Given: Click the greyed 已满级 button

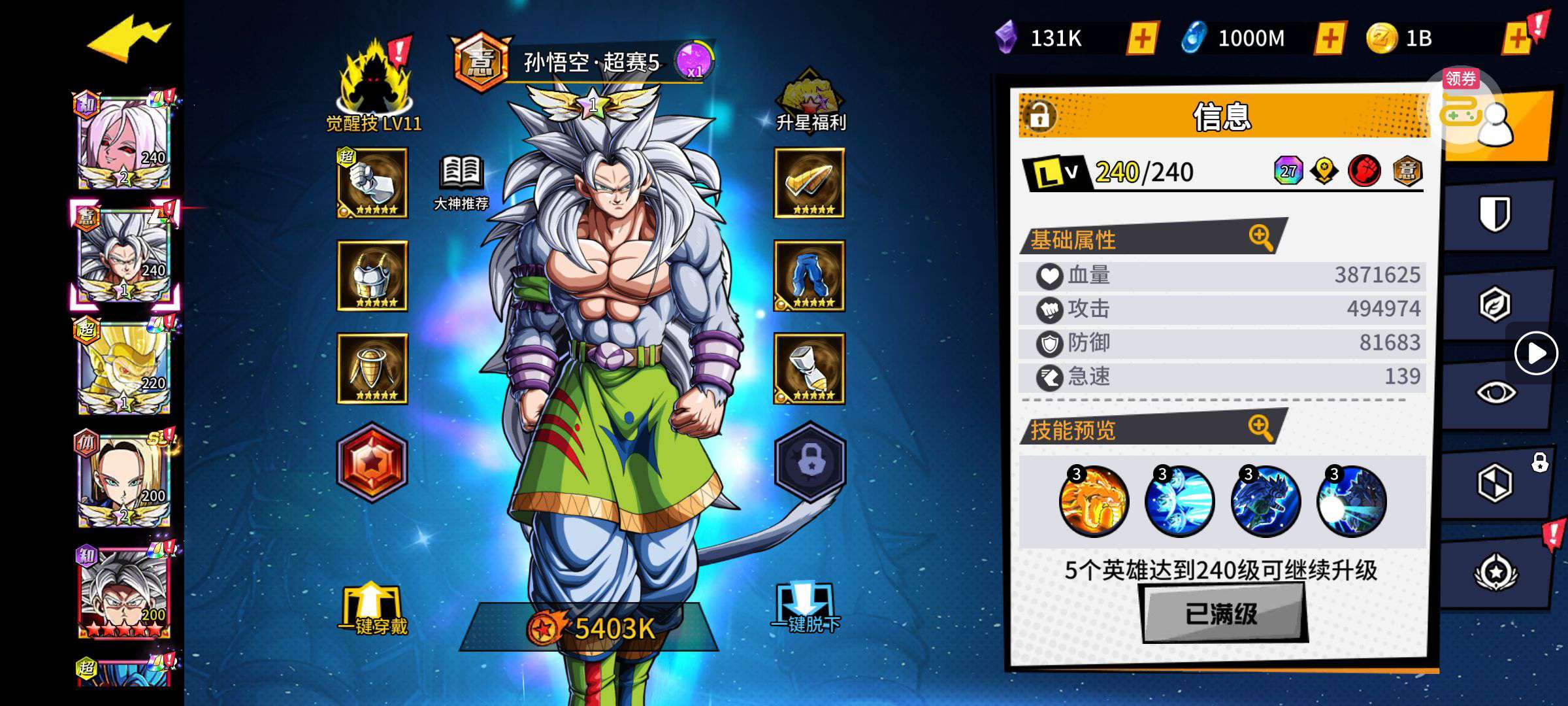Looking at the screenshot, I should coord(1222,613).
